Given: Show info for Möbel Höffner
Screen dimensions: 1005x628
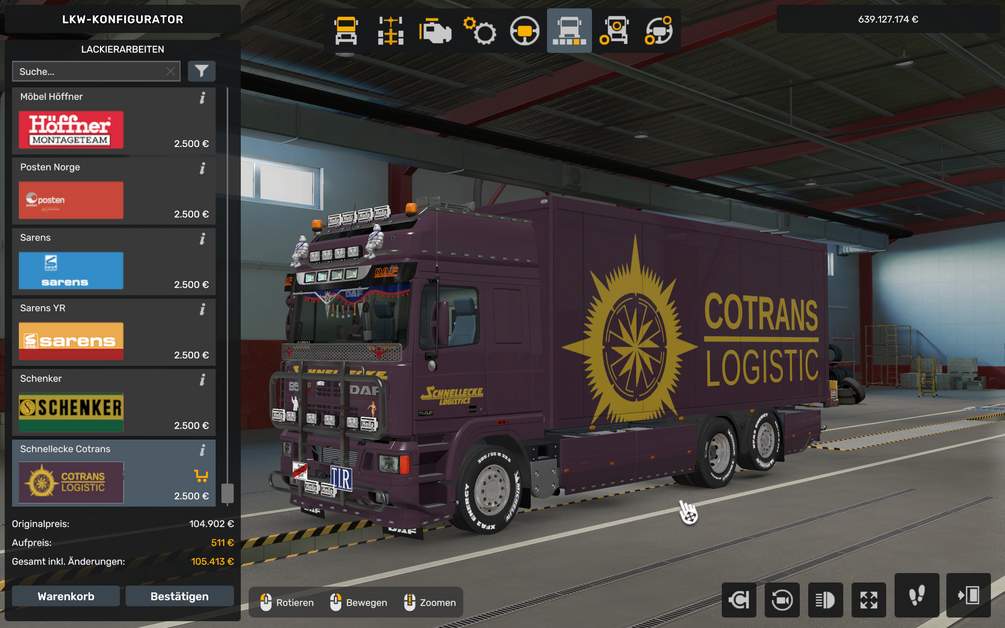Looking at the screenshot, I should coord(202,98).
